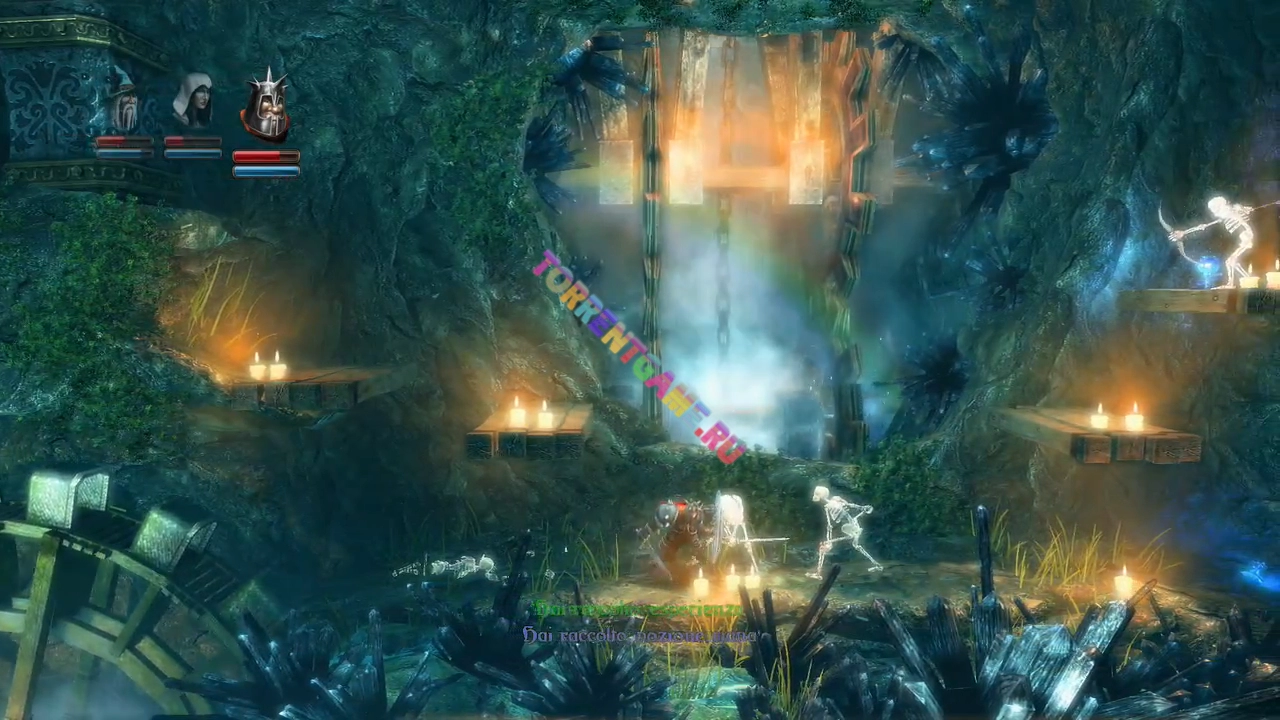Choose the helmeted knight portrait
1280x720 pixels.
tap(265, 108)
